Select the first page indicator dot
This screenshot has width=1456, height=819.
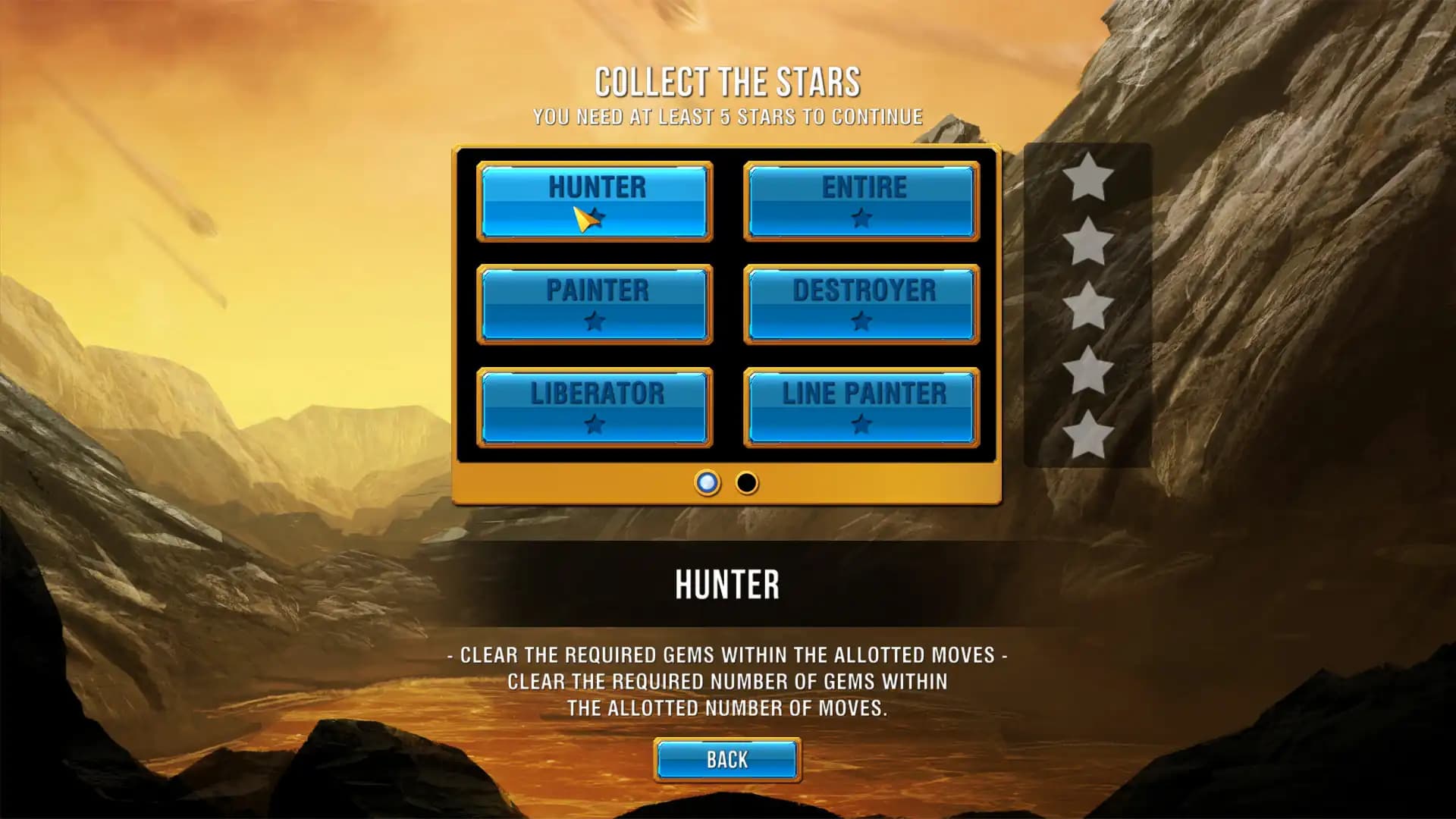pos(708,484)
